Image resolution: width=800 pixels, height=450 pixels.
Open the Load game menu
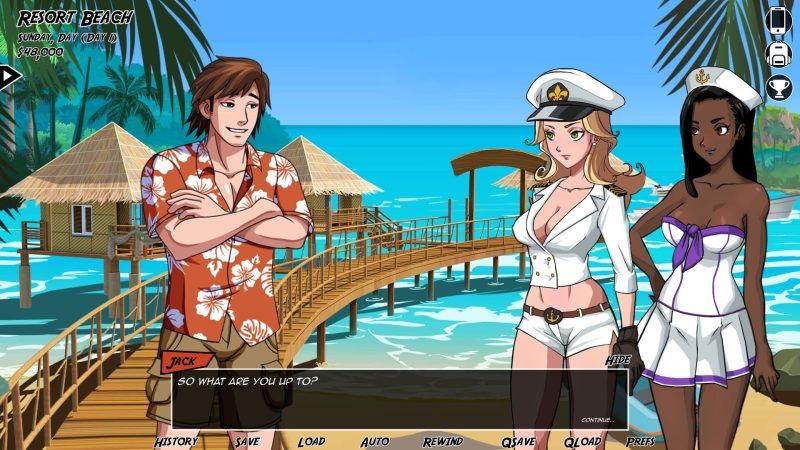[x=311, y=441]
